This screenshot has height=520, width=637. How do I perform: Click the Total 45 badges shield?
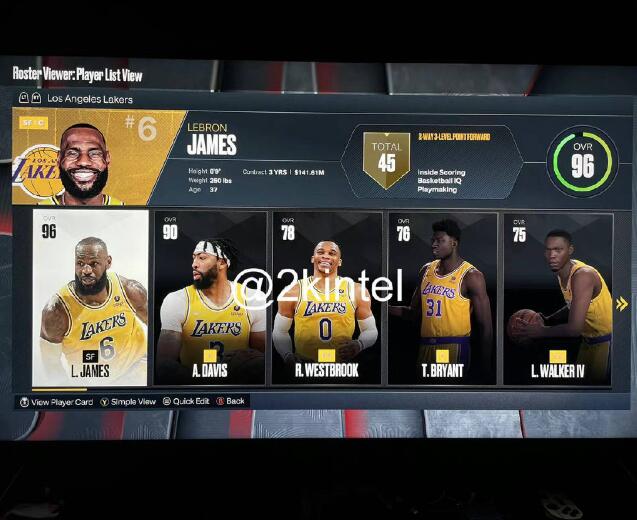pos(386,160)
